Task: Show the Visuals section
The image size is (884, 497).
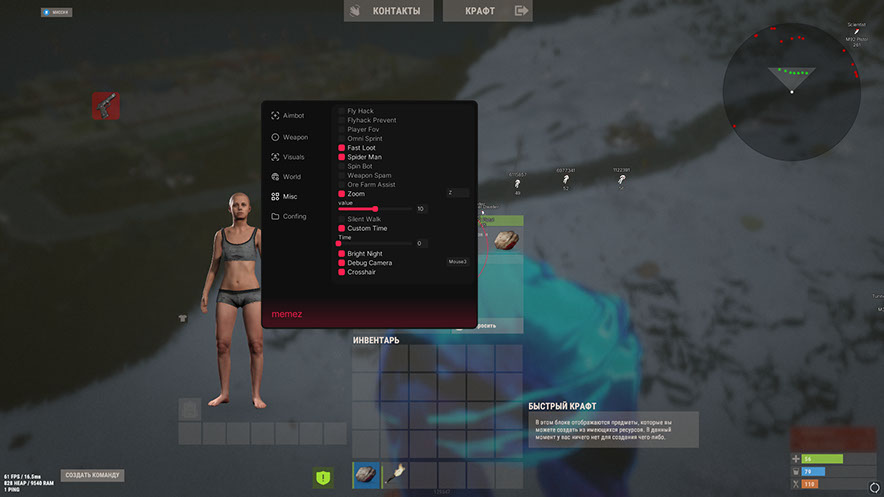Action: pos(293,157)
